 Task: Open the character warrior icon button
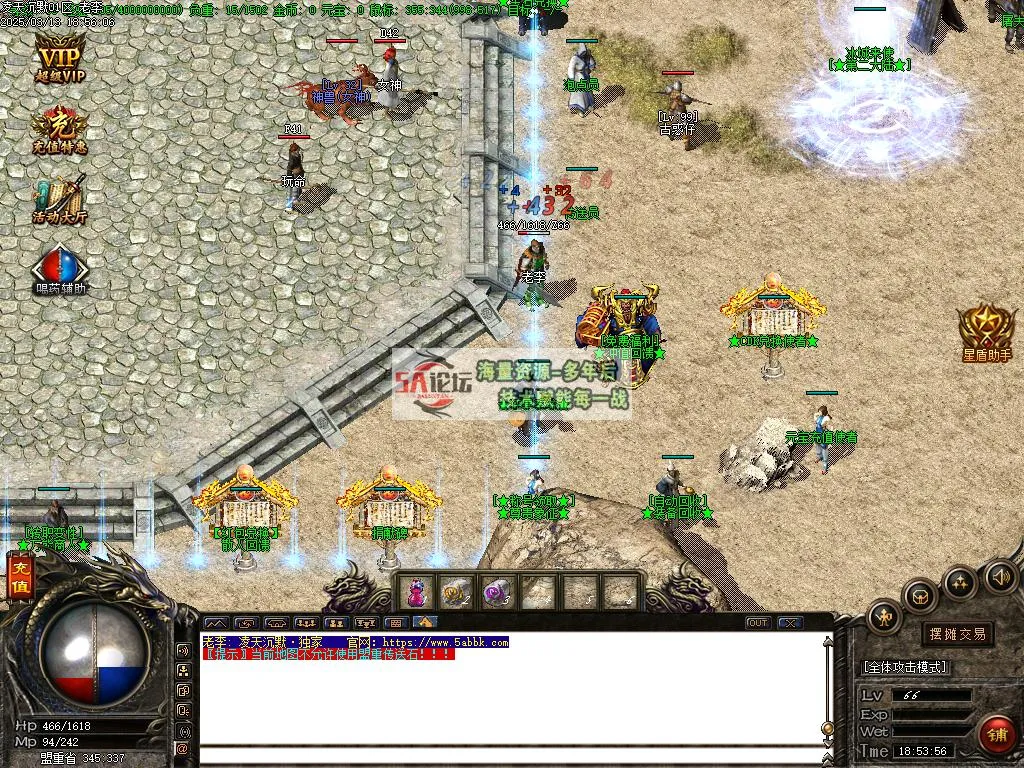click(885, 617)
